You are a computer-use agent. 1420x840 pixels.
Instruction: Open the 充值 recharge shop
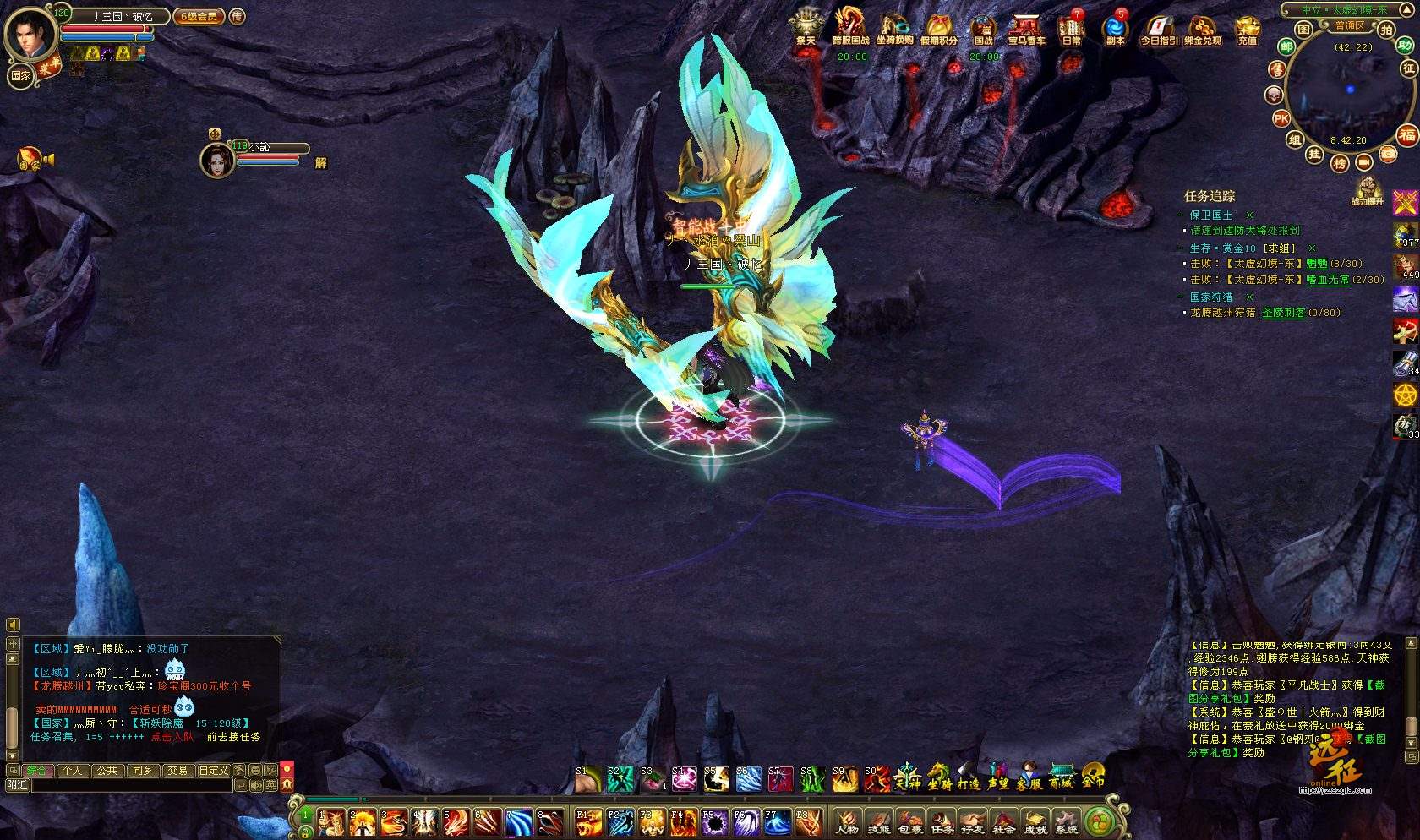pyautogui.click(x=1248, y=28)
